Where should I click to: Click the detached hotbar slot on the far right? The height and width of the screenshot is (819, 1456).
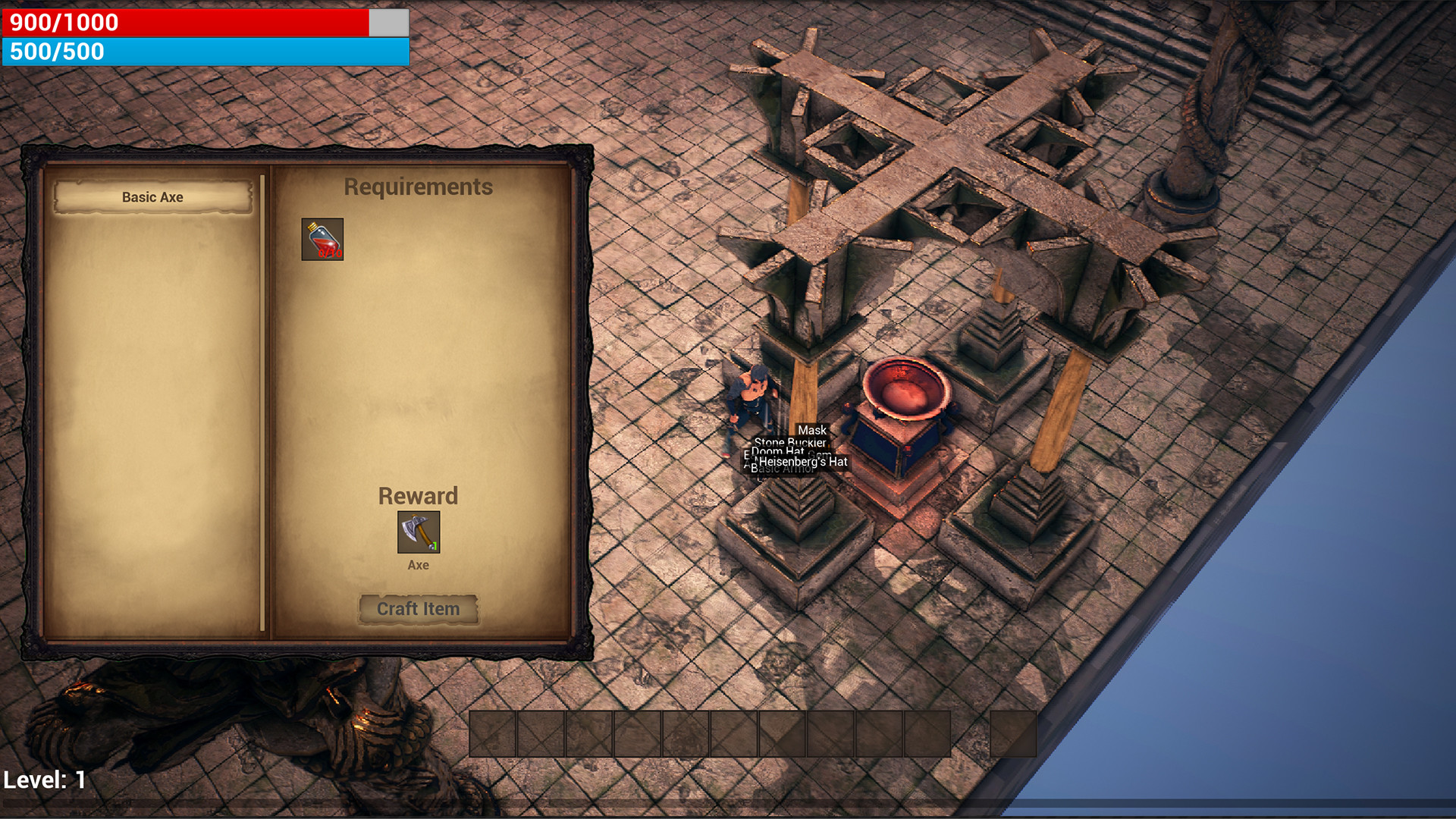(1013, 733)
